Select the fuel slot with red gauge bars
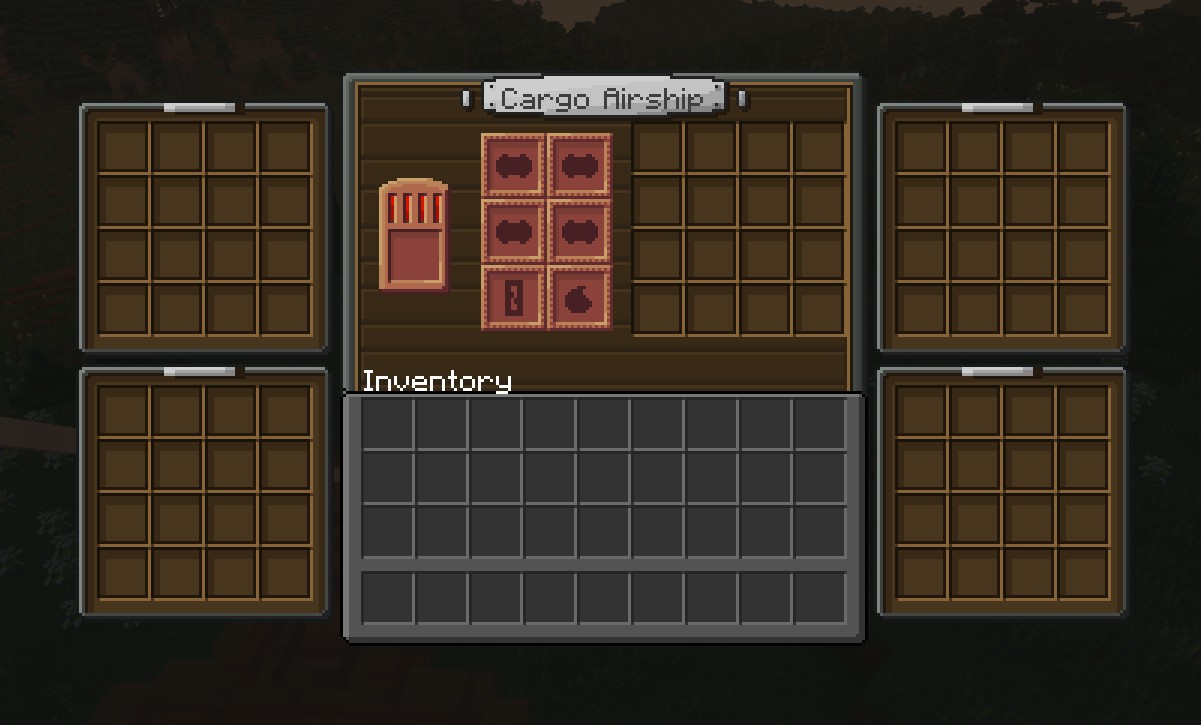The image size is (1201, 725). tap(413, 236)
